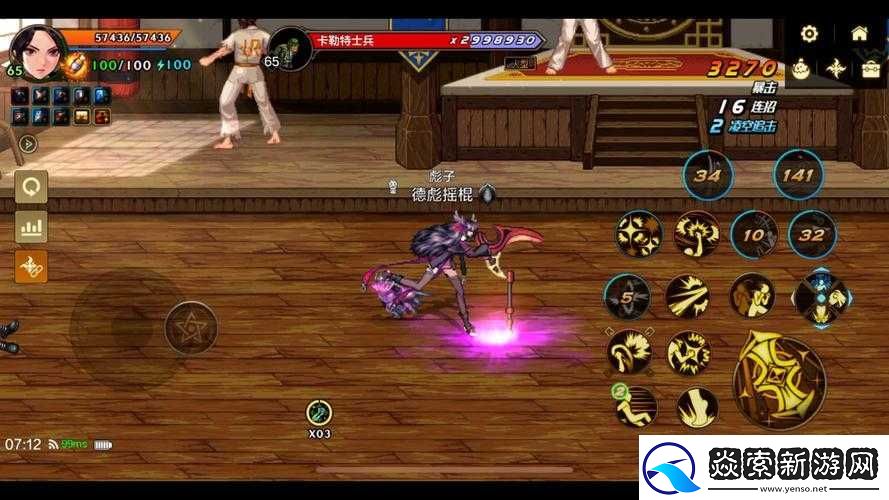Image resolution: width=889 pixels, height=500 pixels.
Task: Activate the skill on 141 cooldown
Action: (x=798, y=176)
